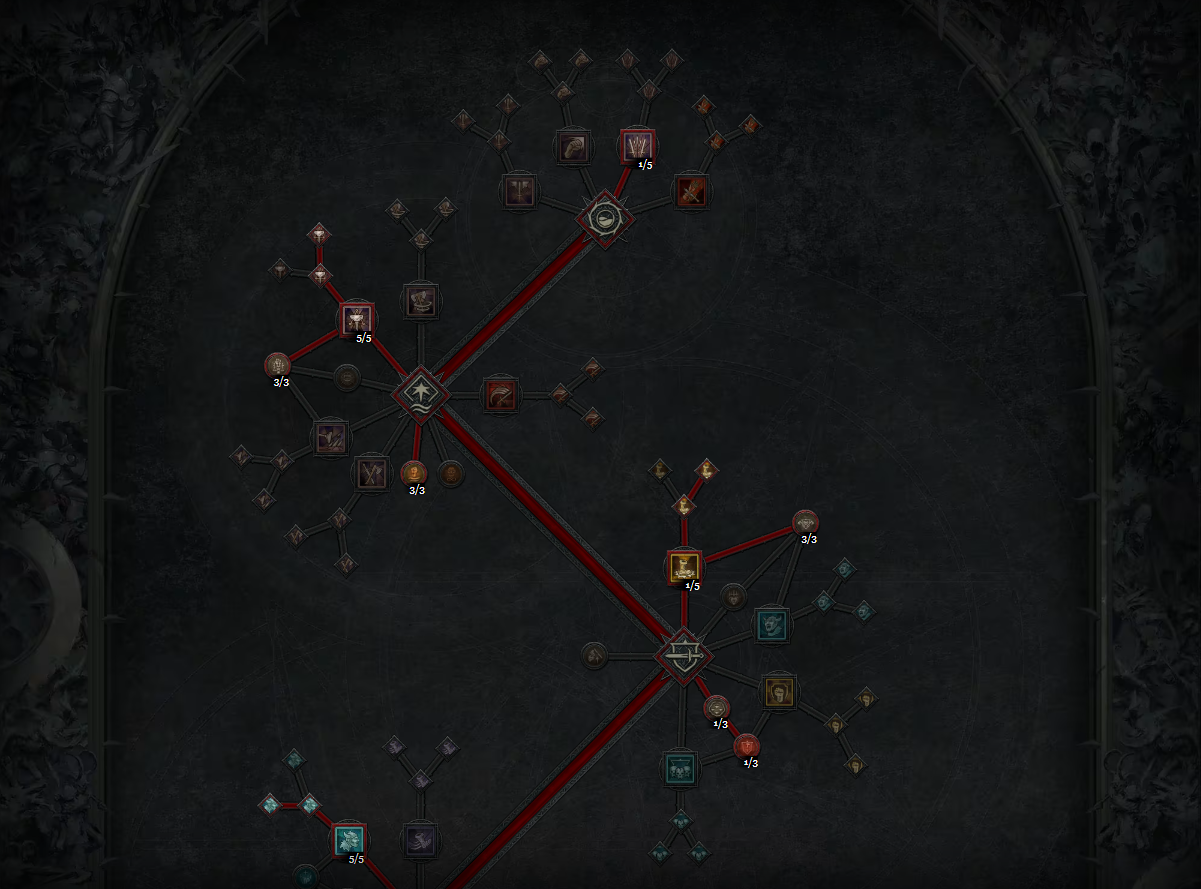1201x889 pixels.
Task: Click the star-and-waves Core hub node
Action: pyautogui.click(x=420, y=393)
